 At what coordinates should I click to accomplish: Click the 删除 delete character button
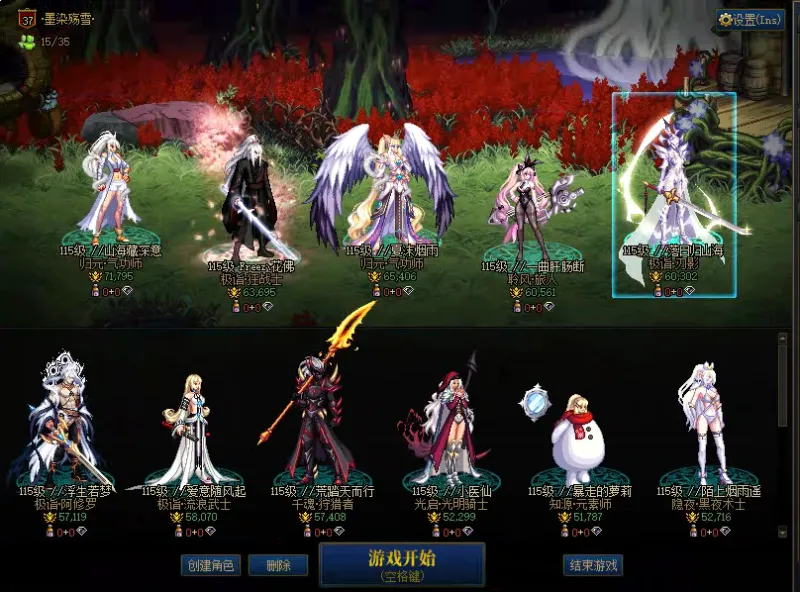[278, 565]
